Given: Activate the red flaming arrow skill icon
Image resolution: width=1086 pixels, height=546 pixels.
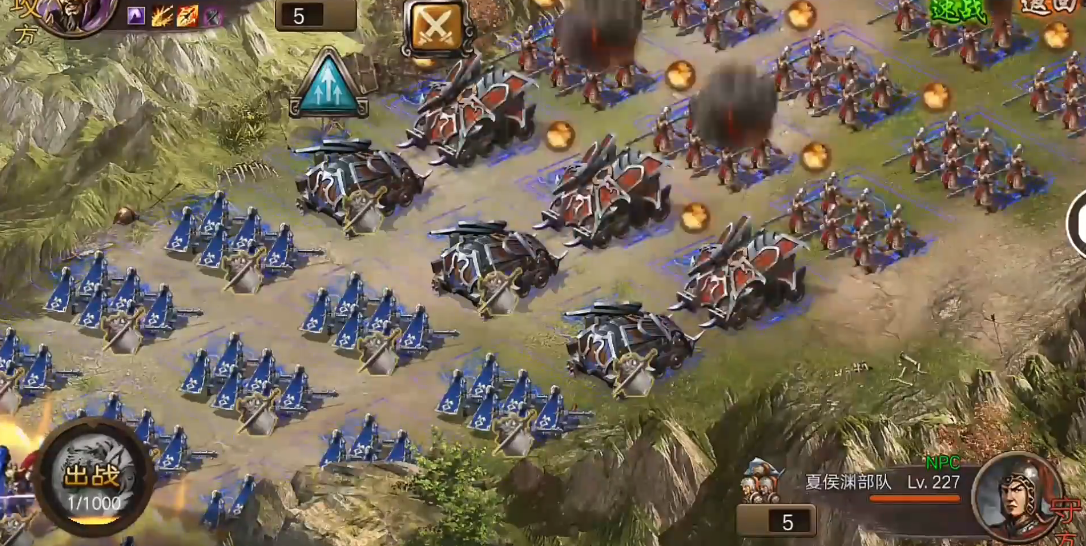Looking at the screenshot, I should click(x=187, y=15).
